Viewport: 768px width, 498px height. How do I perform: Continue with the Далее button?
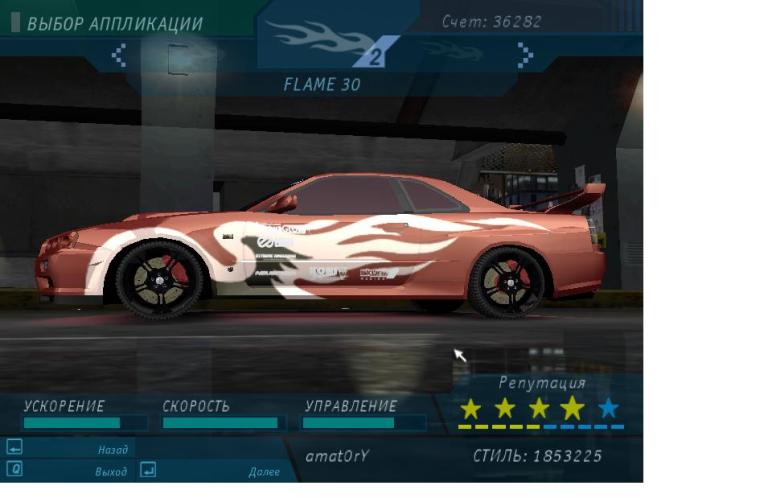210,470
